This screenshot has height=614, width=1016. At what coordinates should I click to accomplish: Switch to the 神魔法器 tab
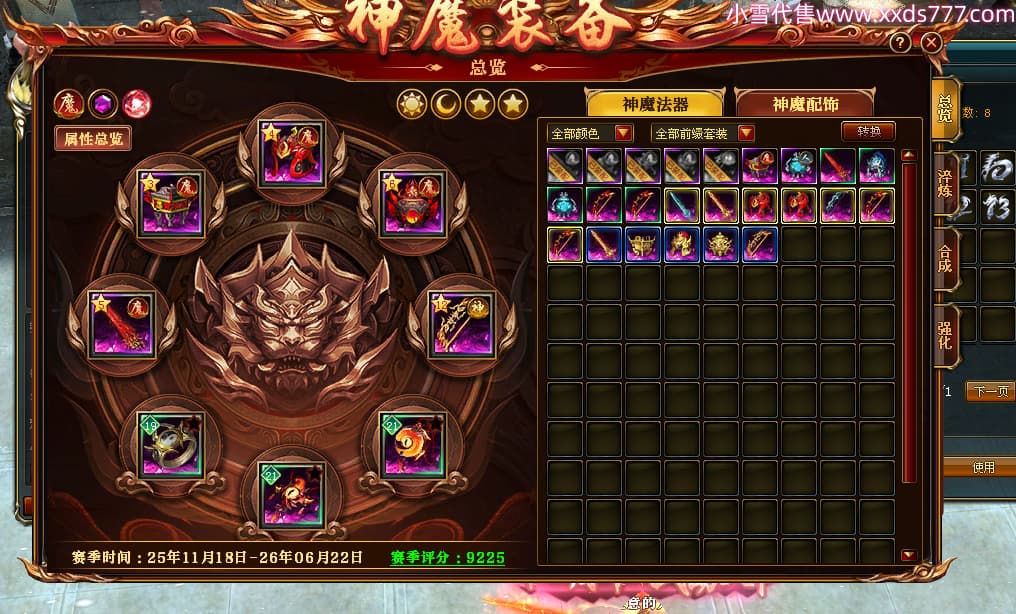pos(655,104)
